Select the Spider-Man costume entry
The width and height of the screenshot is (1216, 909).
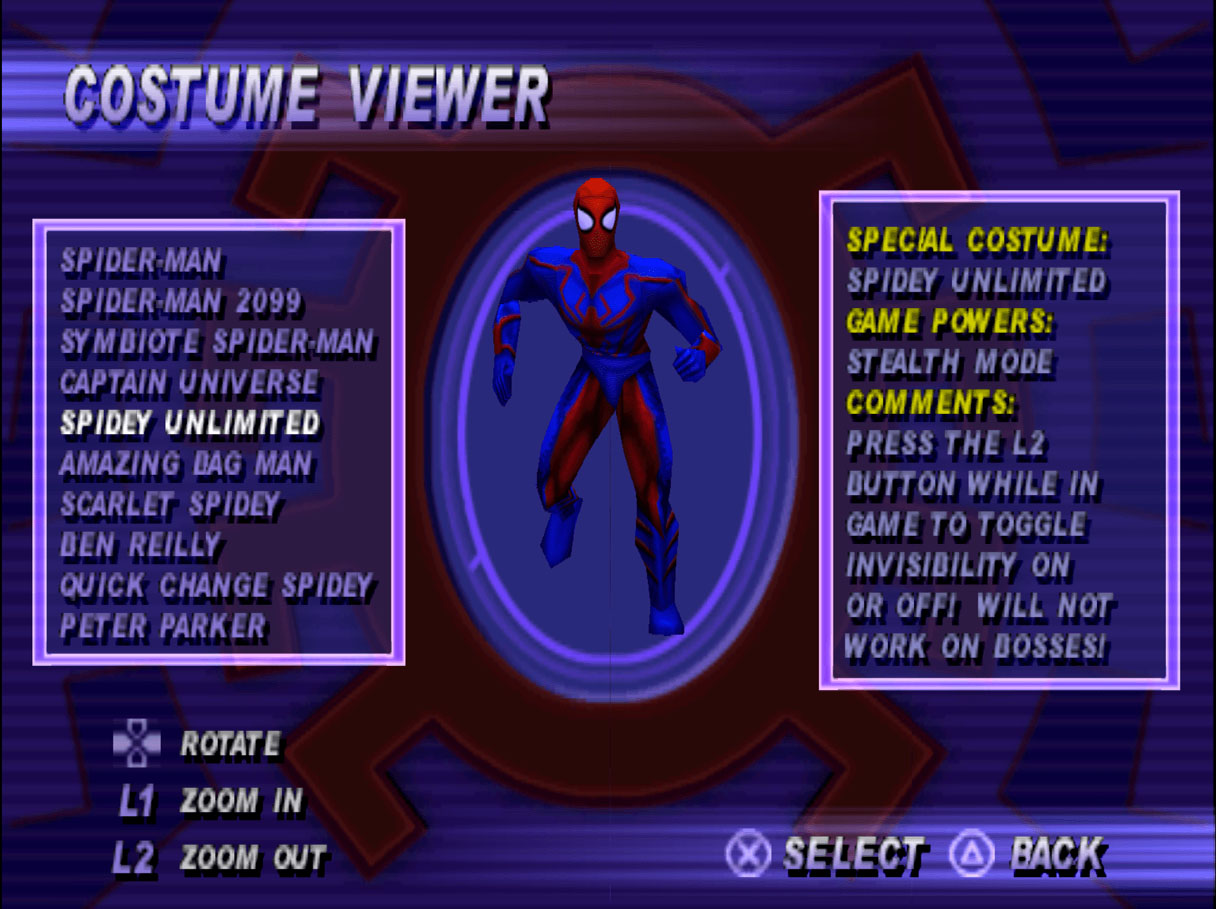pyautogui.click(x=141, y=262)
